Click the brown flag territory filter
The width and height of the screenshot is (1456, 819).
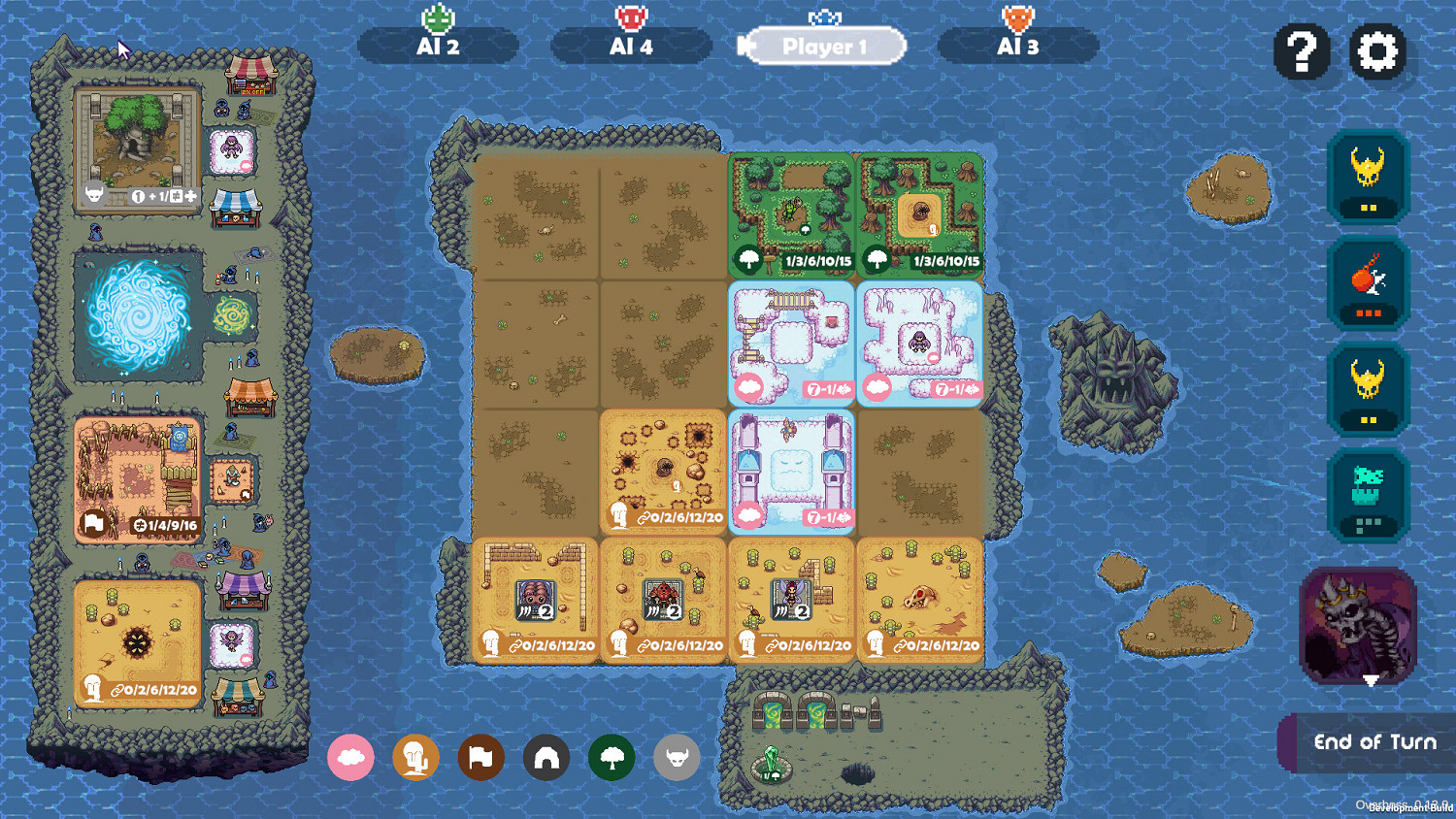point(481,757)
